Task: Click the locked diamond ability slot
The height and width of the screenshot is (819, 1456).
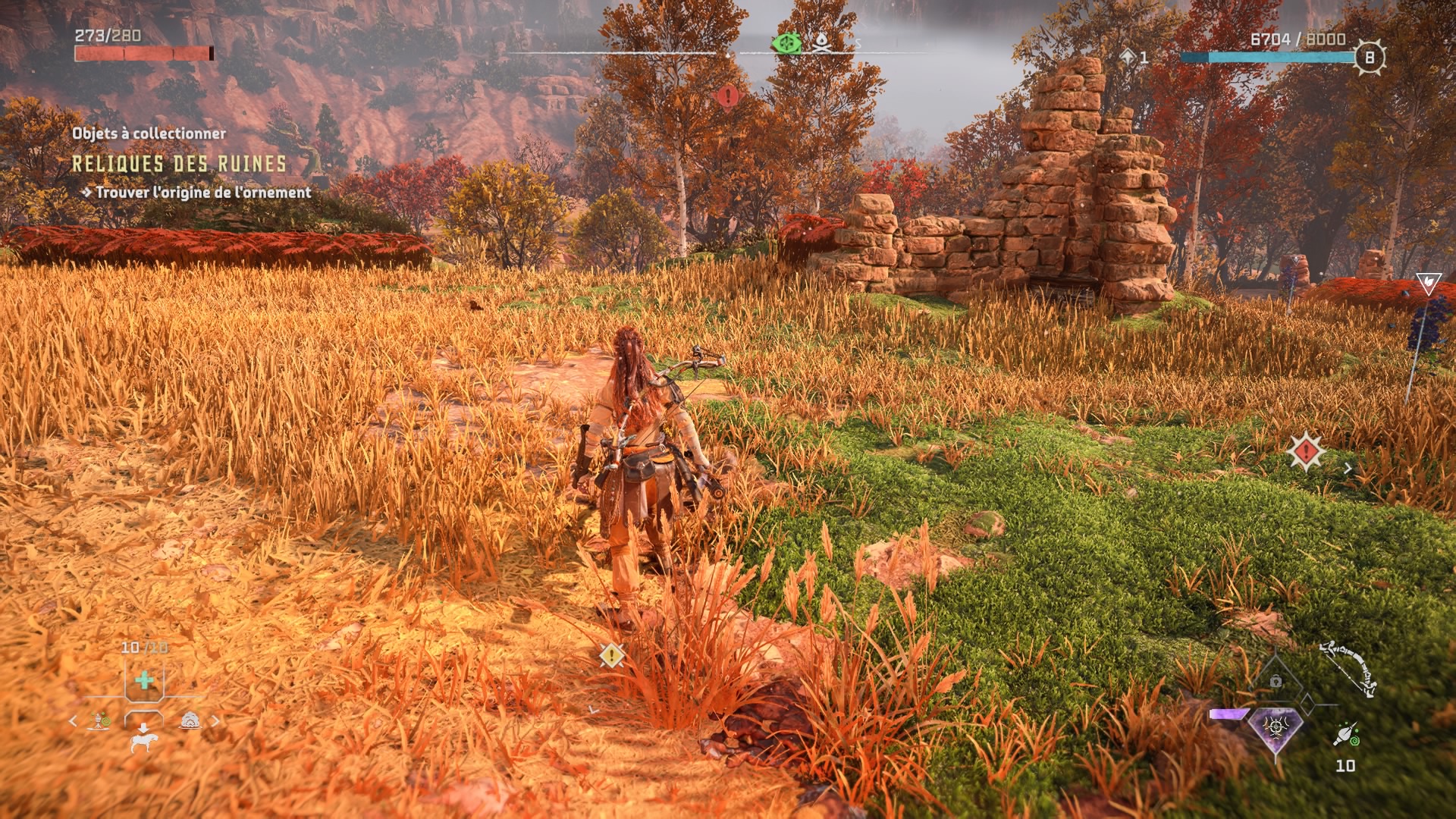Action: tap(1276, 682)
